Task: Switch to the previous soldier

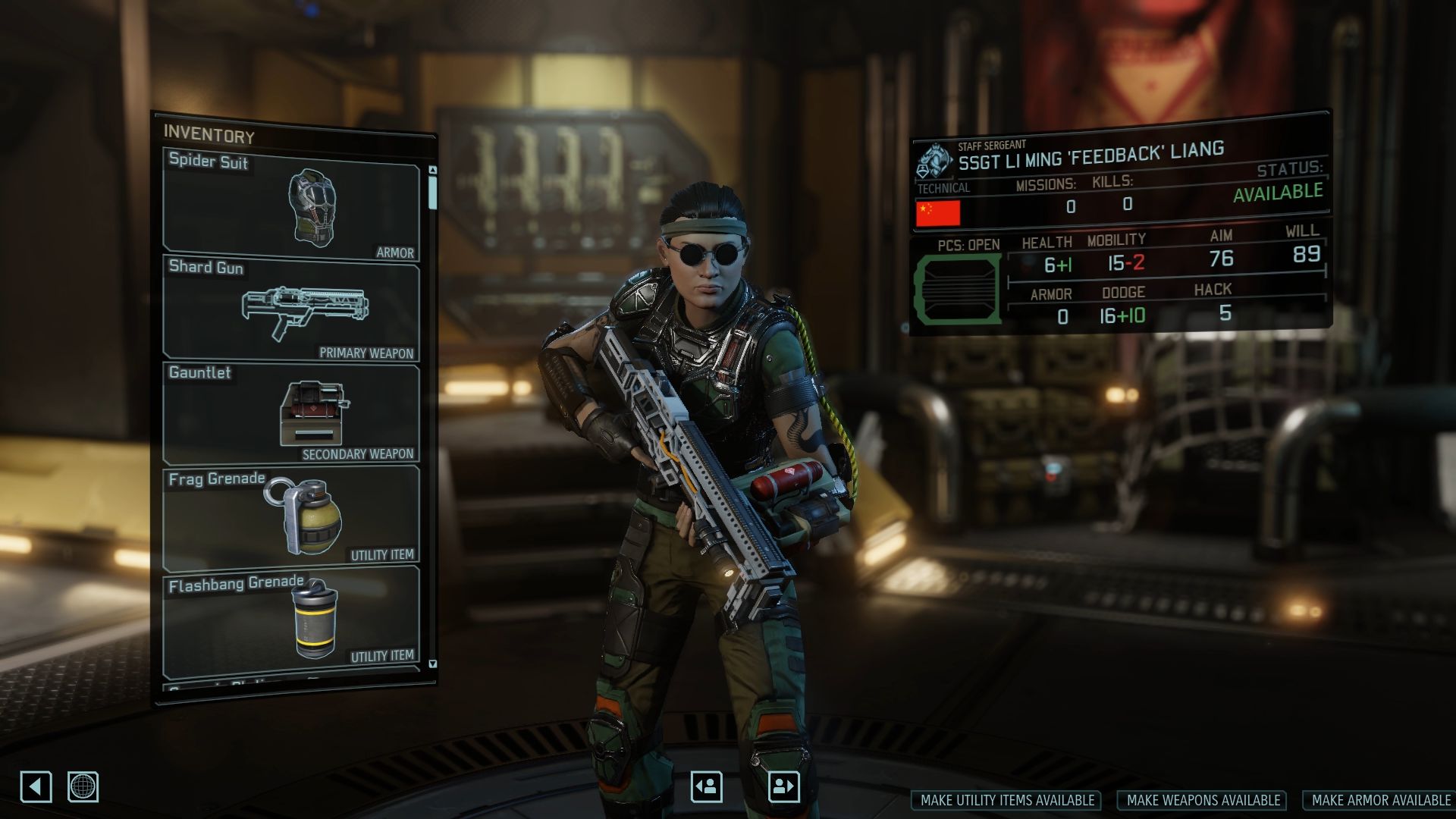Action: click(x=706, y=786)
